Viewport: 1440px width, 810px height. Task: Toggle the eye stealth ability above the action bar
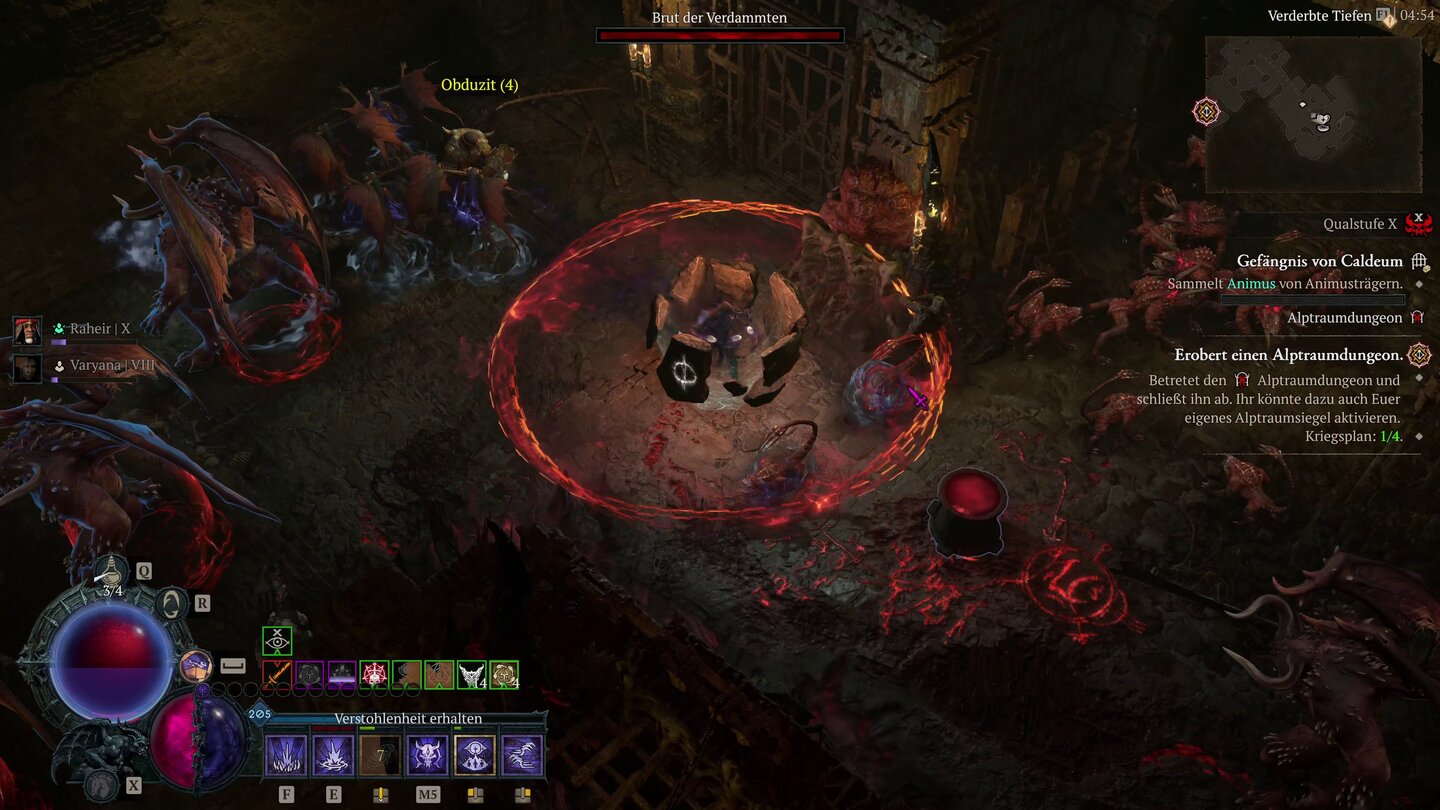point(277,640)
